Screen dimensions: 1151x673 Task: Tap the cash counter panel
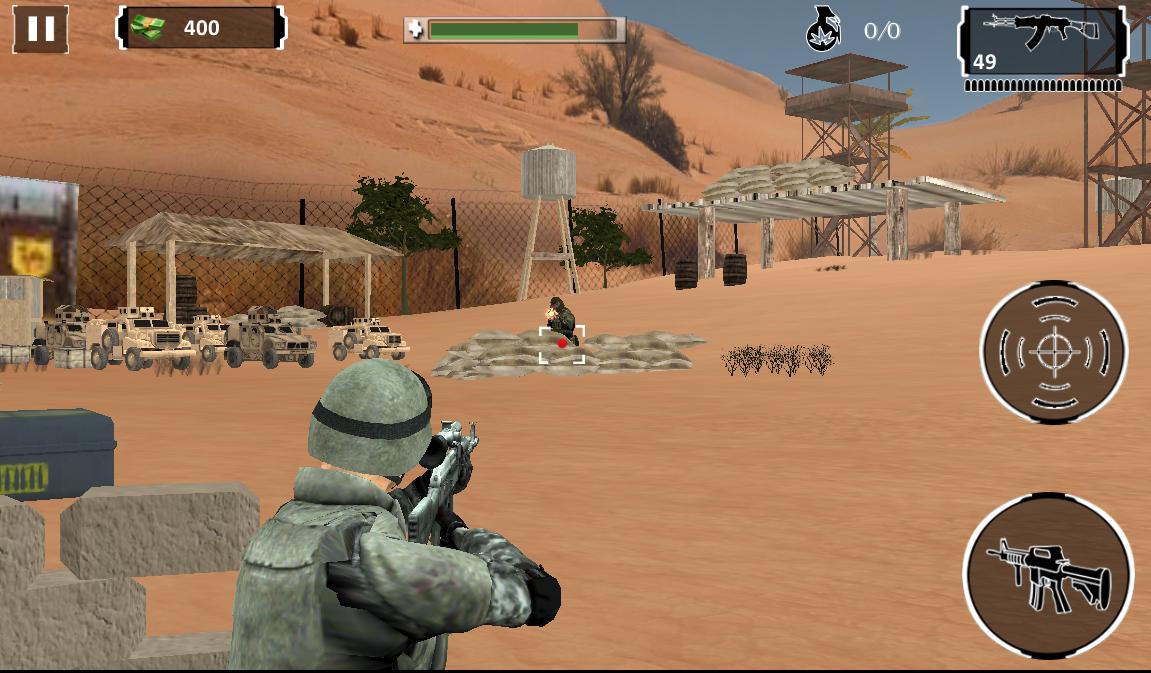202,28
